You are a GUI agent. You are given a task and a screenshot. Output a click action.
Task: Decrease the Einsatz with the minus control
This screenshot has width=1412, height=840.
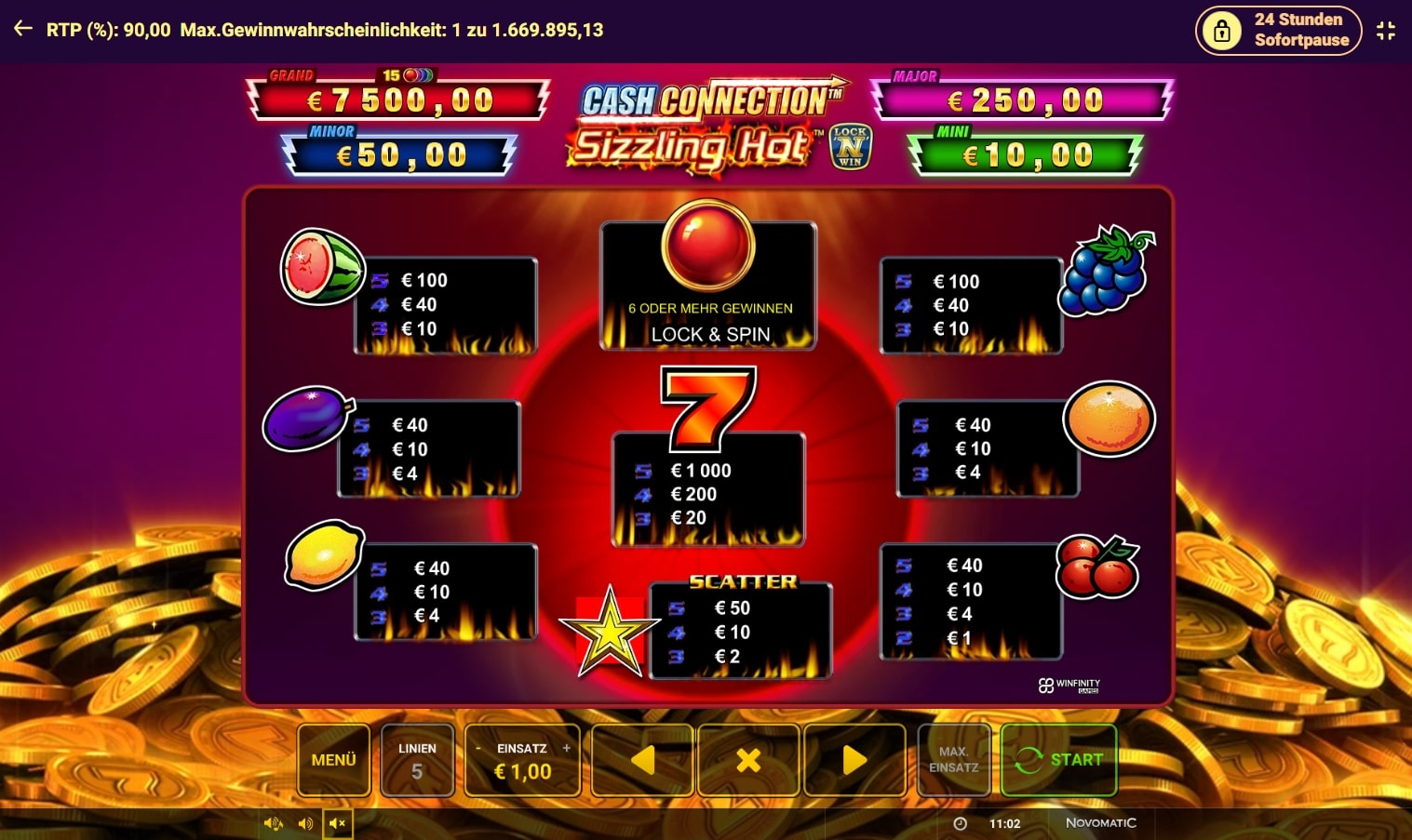coord(477,747)
